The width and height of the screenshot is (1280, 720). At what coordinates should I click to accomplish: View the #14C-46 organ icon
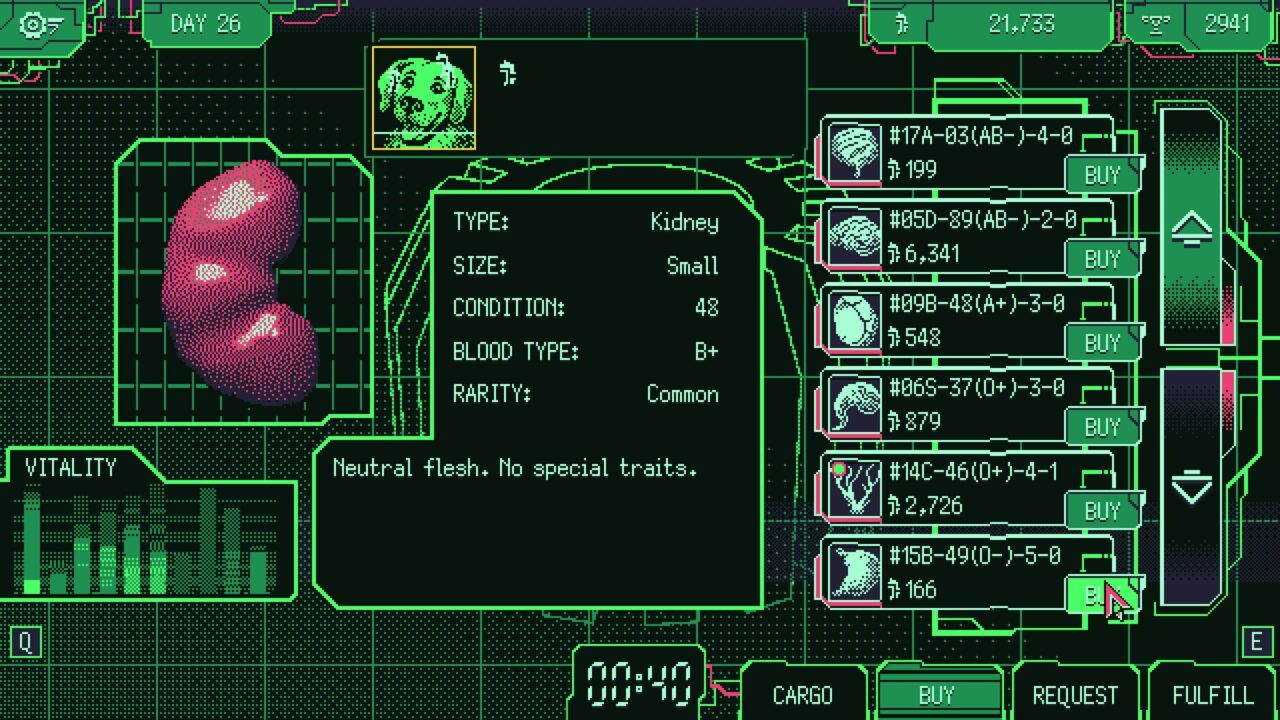click(855, 490)
